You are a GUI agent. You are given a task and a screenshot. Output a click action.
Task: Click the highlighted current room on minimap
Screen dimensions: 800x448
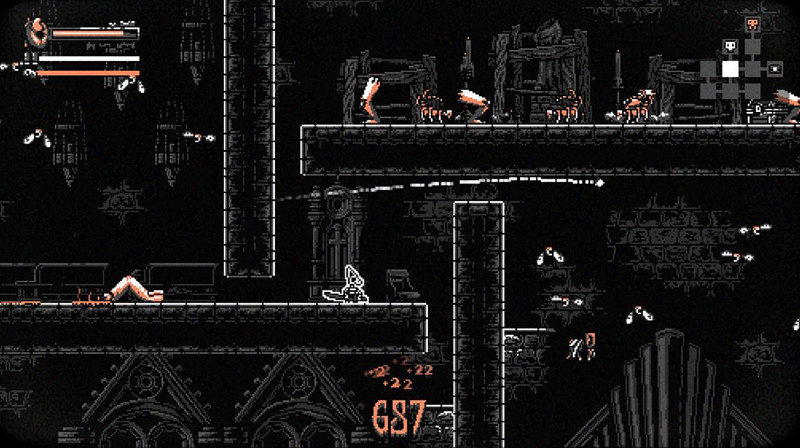(731, 68)
